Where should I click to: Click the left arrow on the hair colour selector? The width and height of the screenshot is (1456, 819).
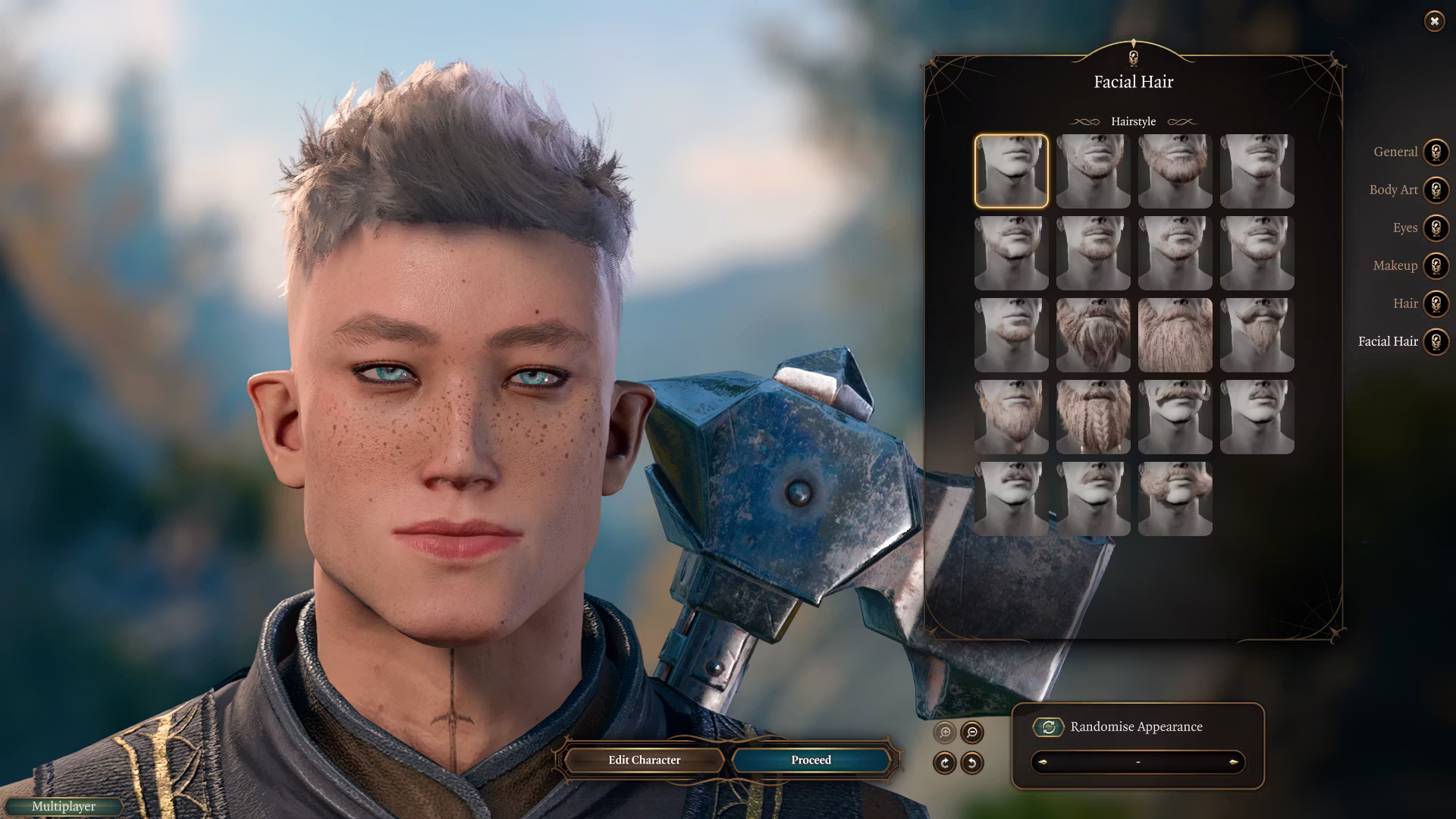(x=1044, y=764)
